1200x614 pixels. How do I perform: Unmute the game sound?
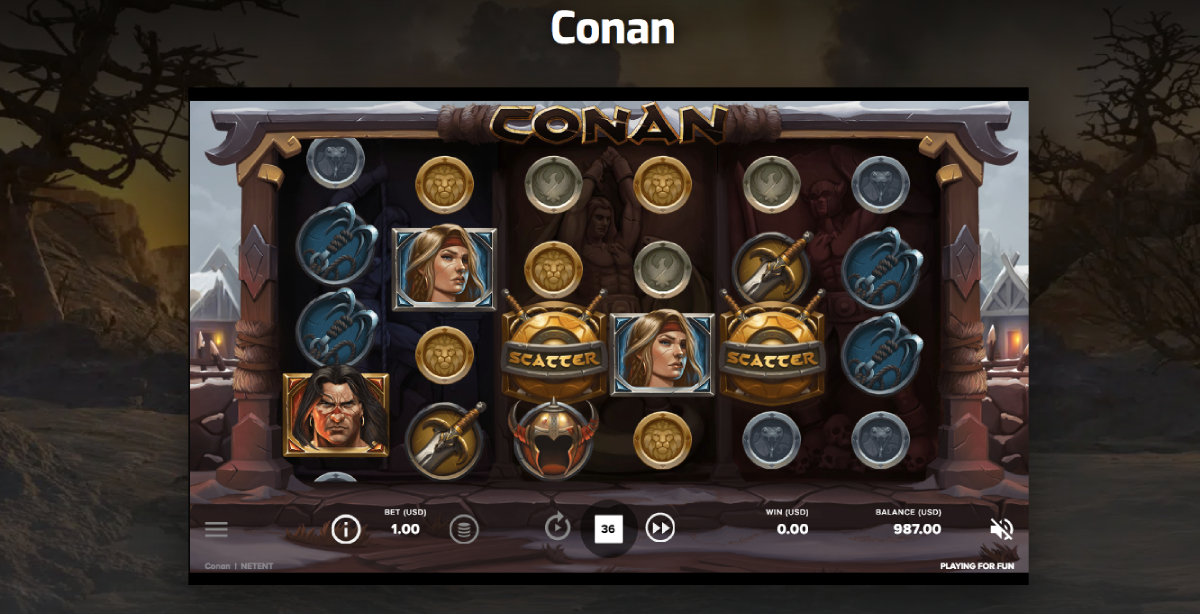click(x=1001, y=529)
